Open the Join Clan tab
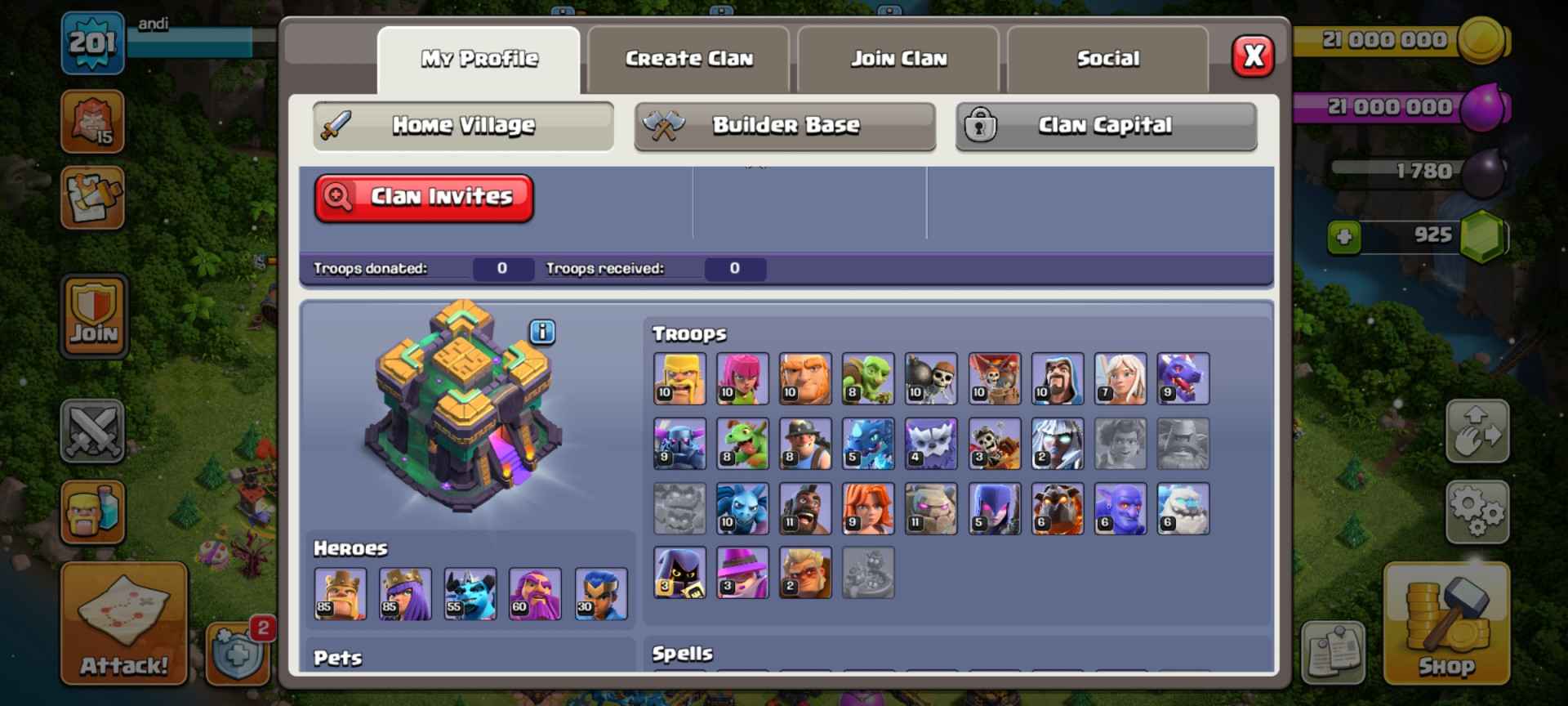Viewport: 1568px width, 706px height. pyautogui.click(x=898, y=58)
